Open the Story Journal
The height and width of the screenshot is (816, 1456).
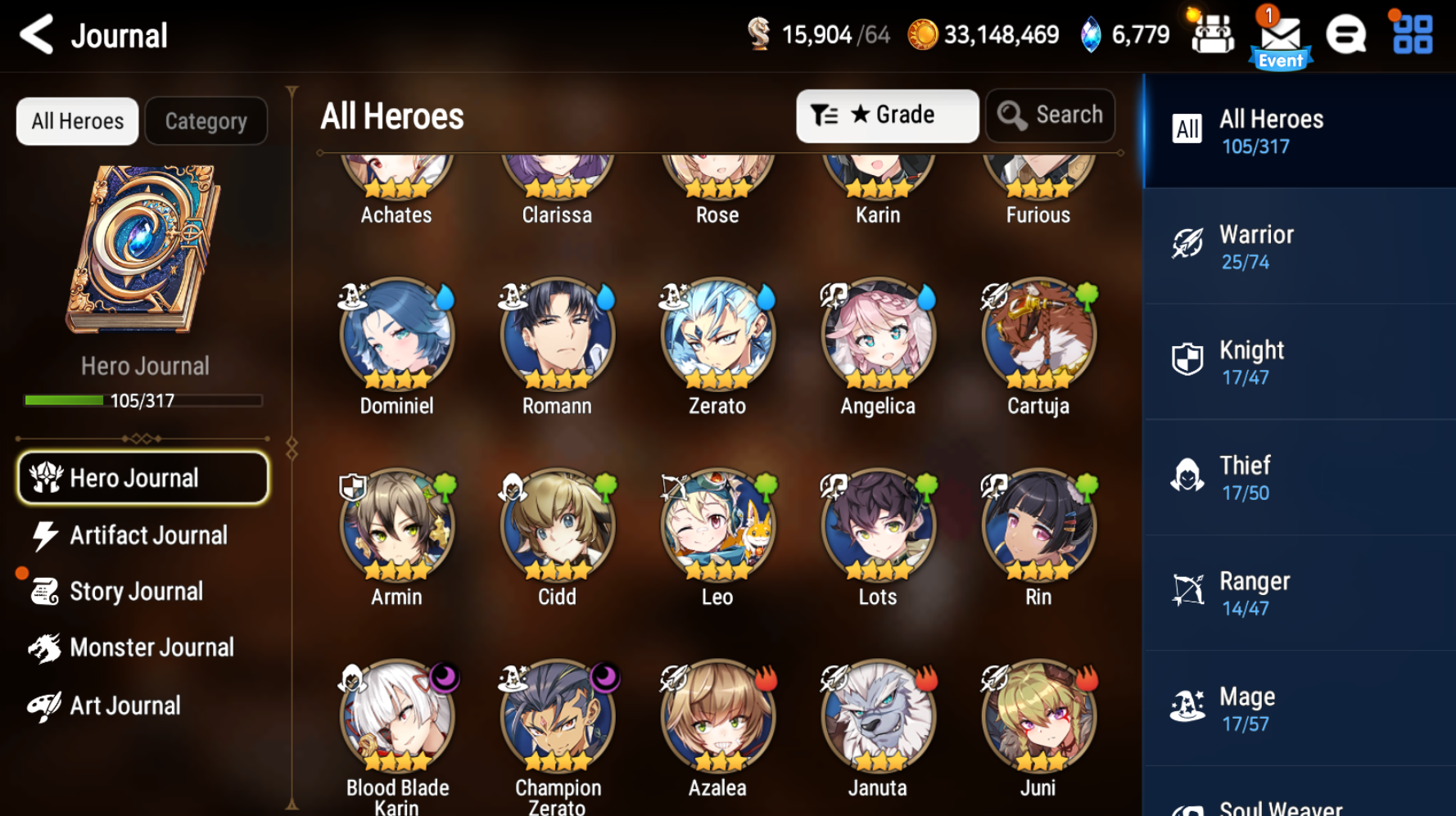pos(136,591)
